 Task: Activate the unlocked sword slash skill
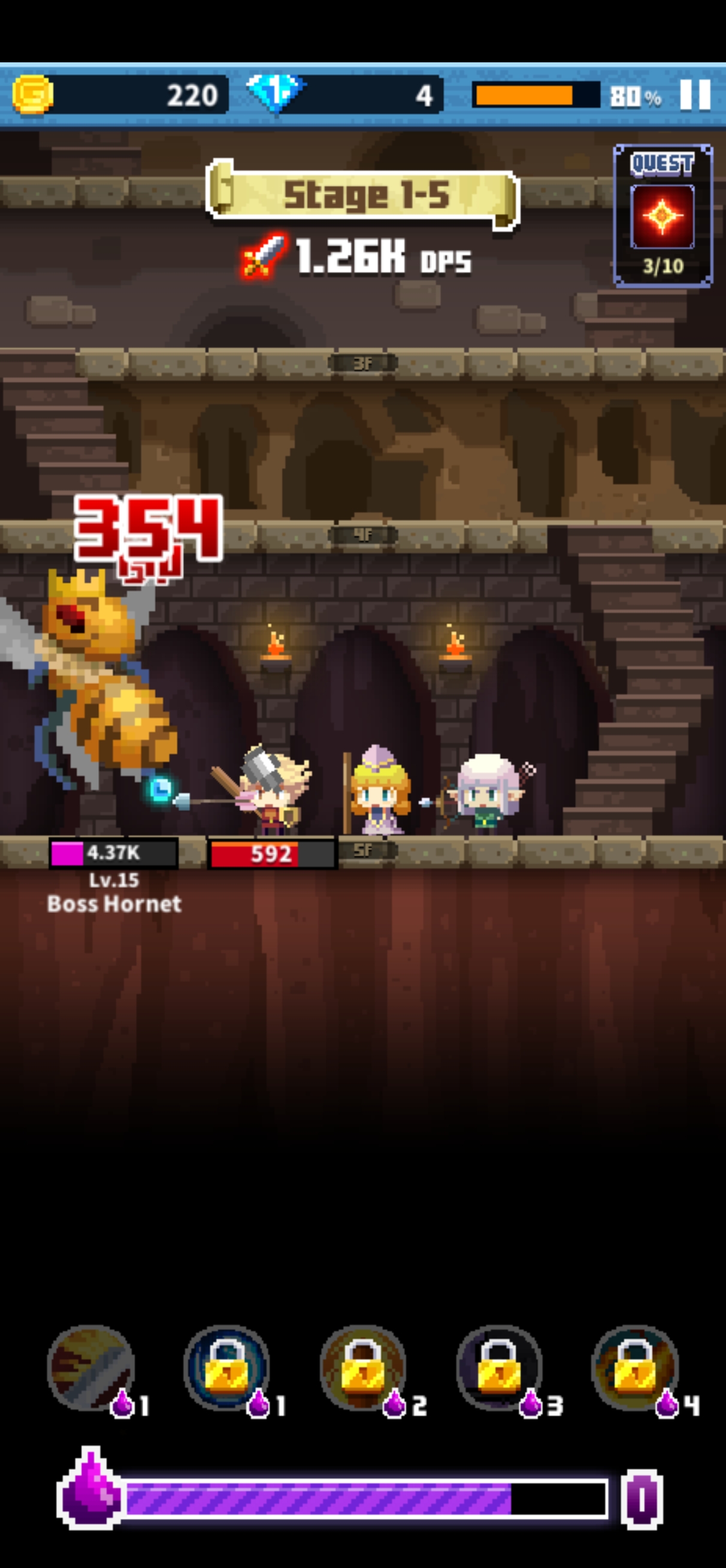tap(91, 1367)
